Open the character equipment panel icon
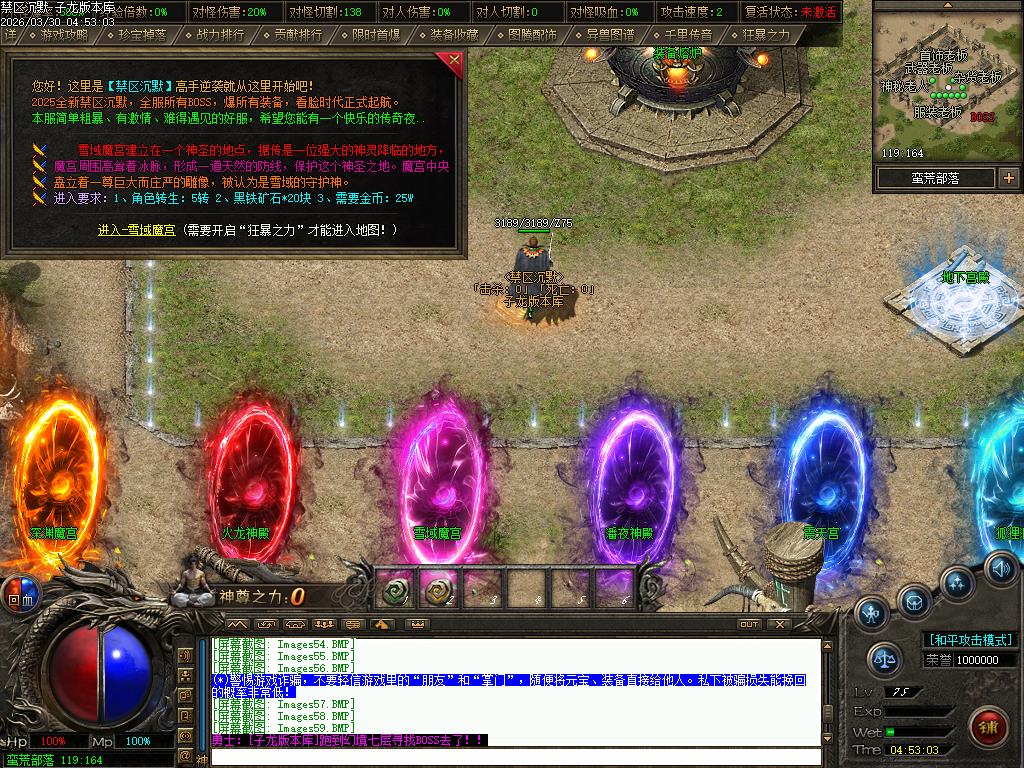The width and height of the screenshot is (1024, 768). click(872, 611)
